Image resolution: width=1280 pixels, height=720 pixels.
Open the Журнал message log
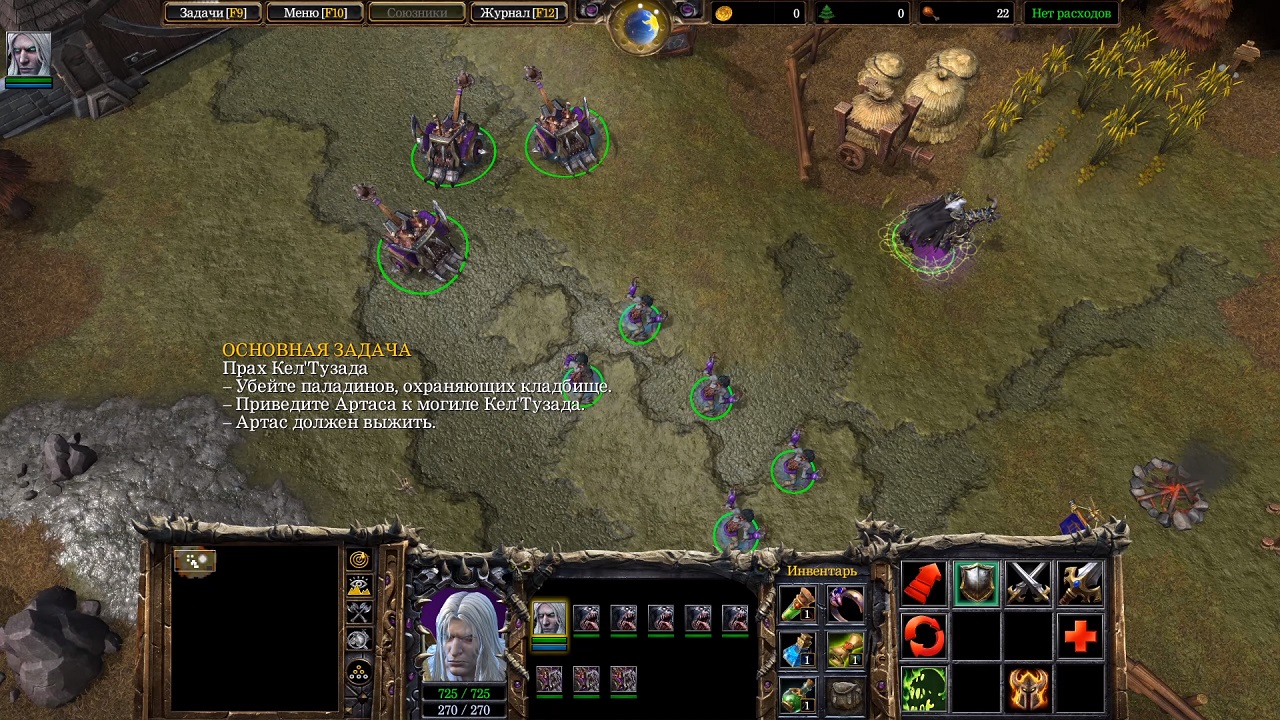click(518, 13)
